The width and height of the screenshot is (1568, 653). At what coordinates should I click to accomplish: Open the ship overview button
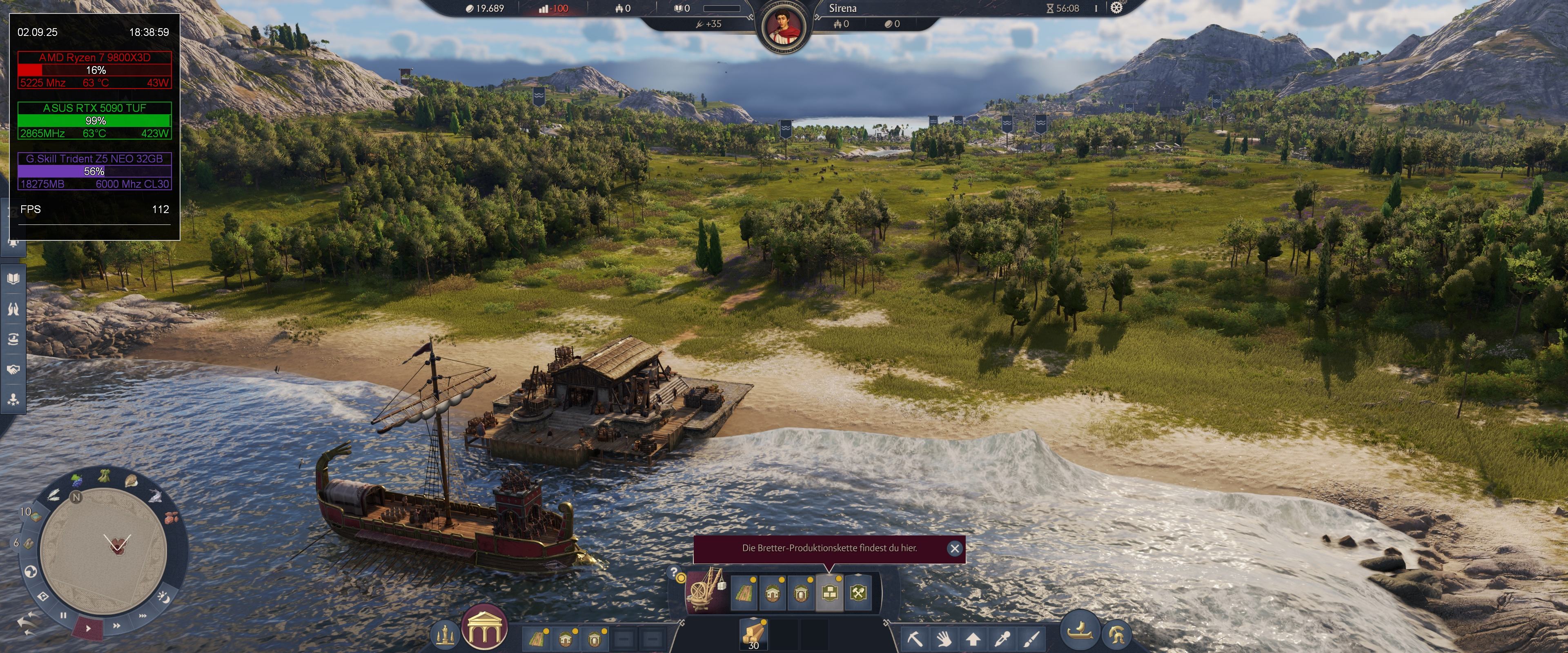pos(1080,629)
